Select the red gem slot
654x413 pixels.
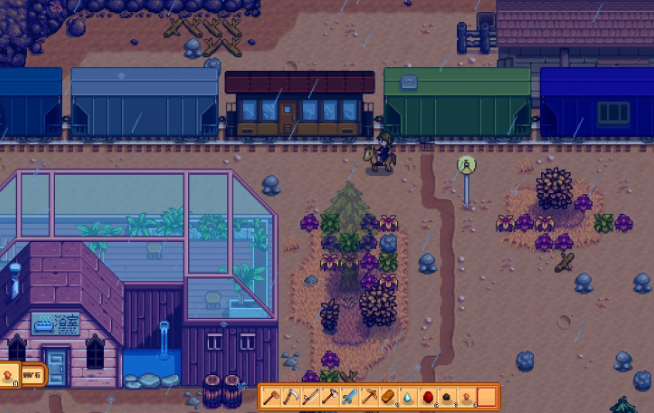coord(427,397)
